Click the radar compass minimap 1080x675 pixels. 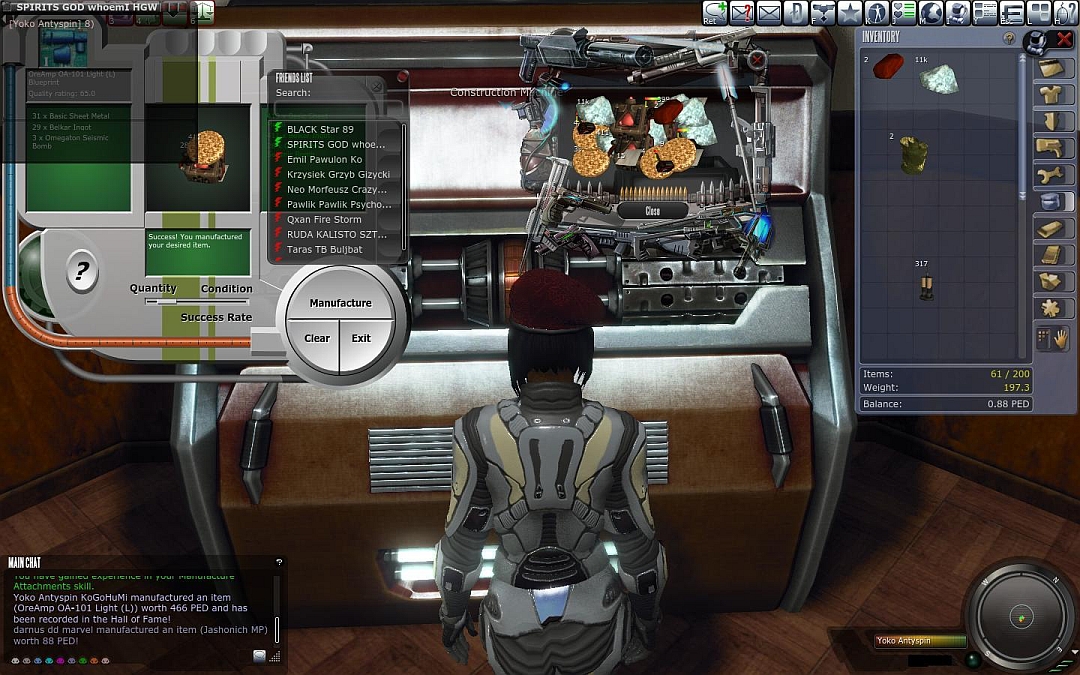1016,613
